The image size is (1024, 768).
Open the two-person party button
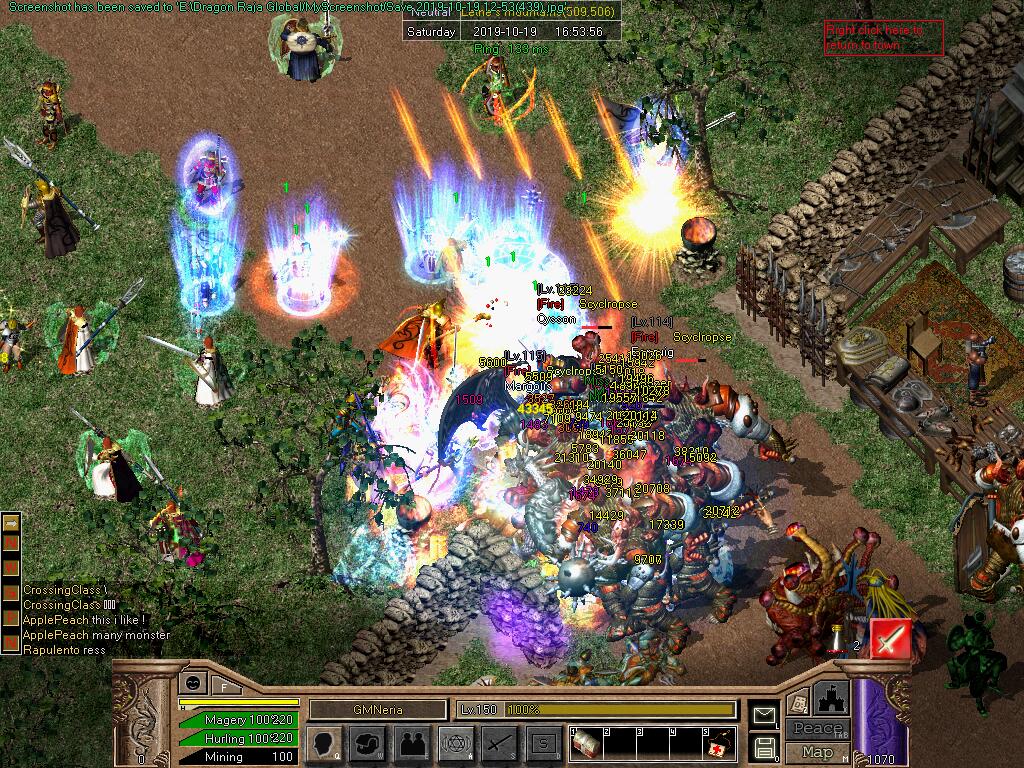tap(412, 743)
